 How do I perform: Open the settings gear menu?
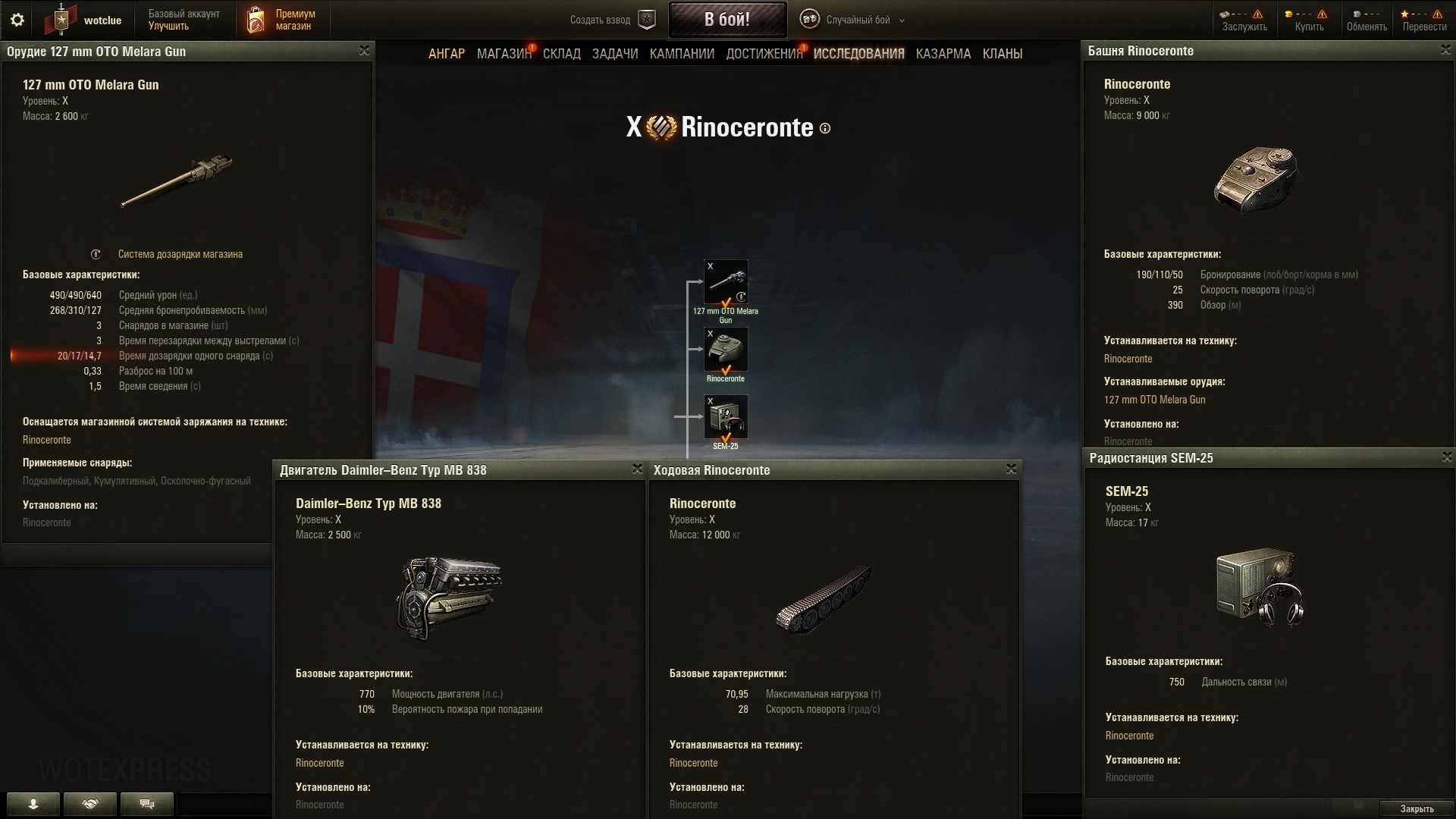17,20
